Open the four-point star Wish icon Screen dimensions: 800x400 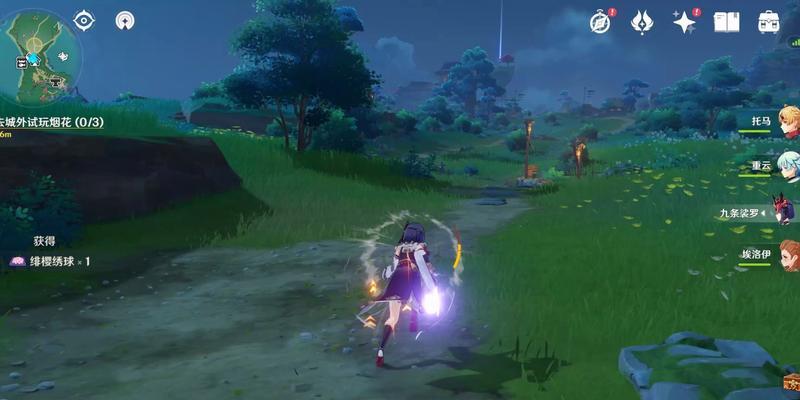[685, 22]
